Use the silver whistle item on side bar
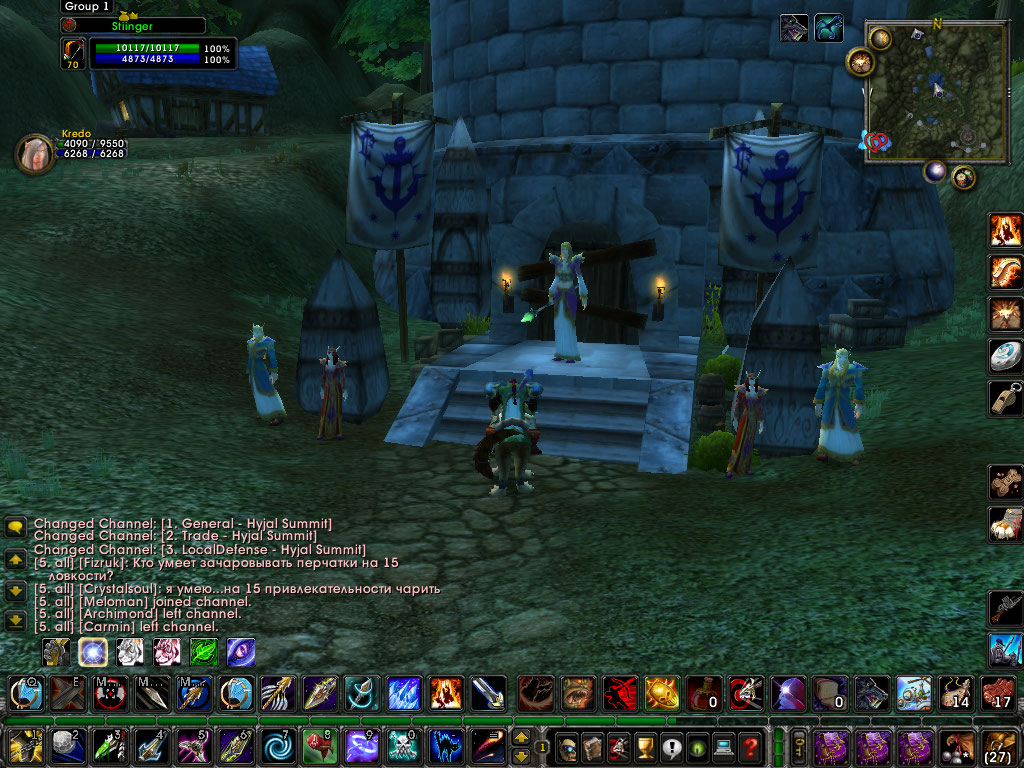Screen dimensions: 1024x768 click(1004, 398)
